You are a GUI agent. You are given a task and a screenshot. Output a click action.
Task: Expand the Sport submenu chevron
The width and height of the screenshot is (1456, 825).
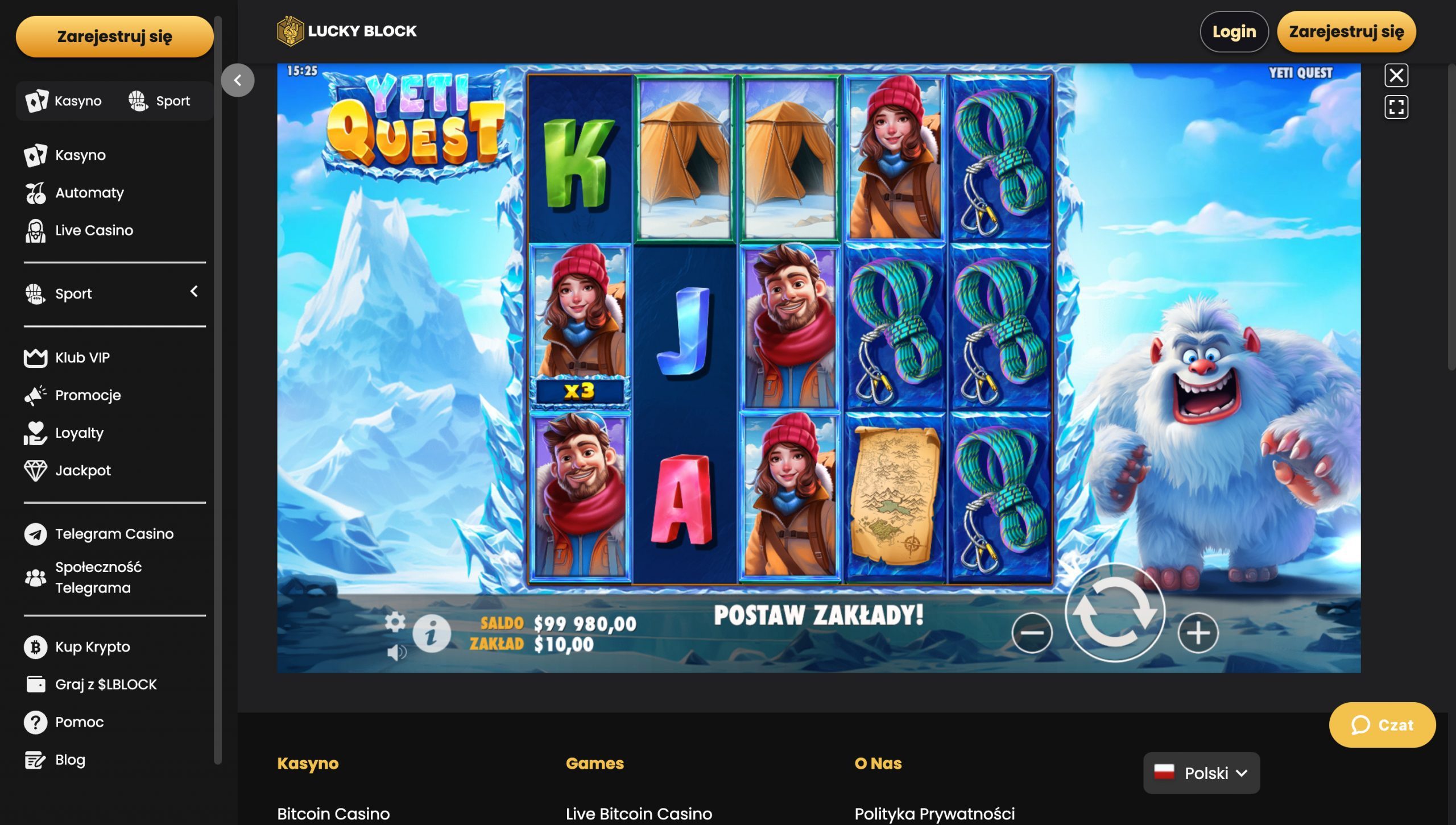pyautogui.click(x=194, y=292)
